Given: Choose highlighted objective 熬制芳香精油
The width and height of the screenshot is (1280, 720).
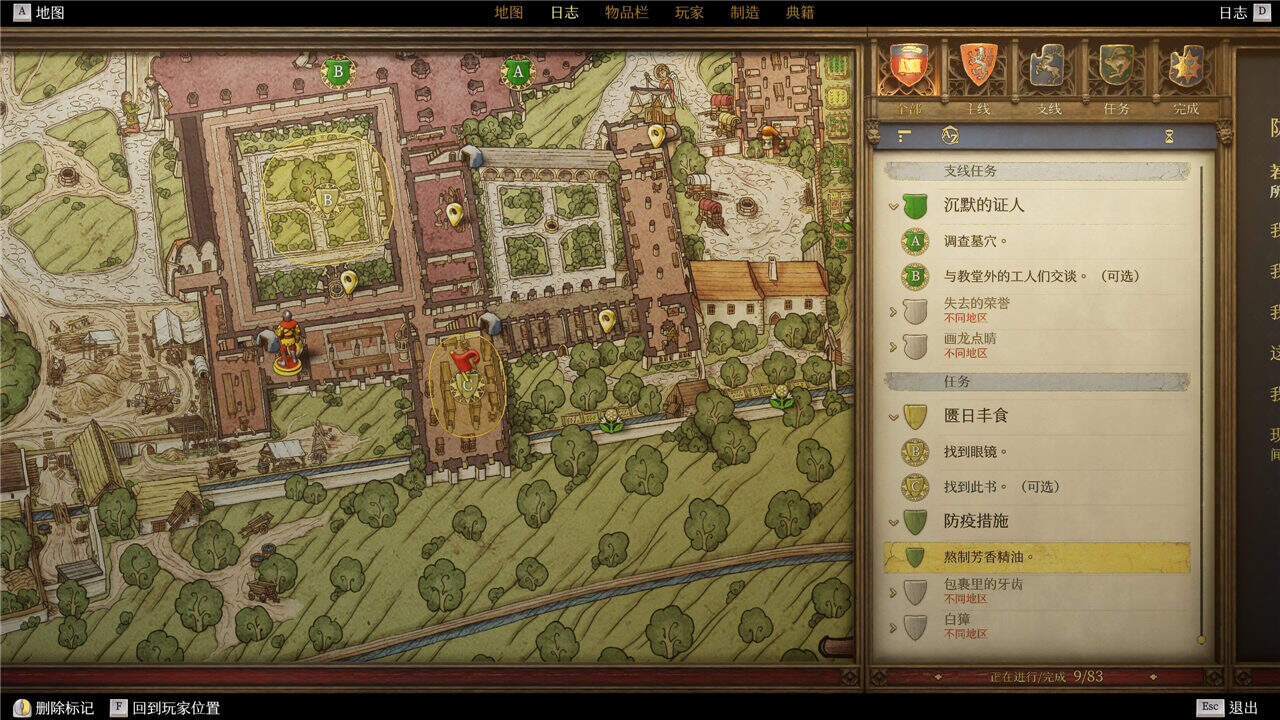Looking at the screenshot, I should [989, 557].
